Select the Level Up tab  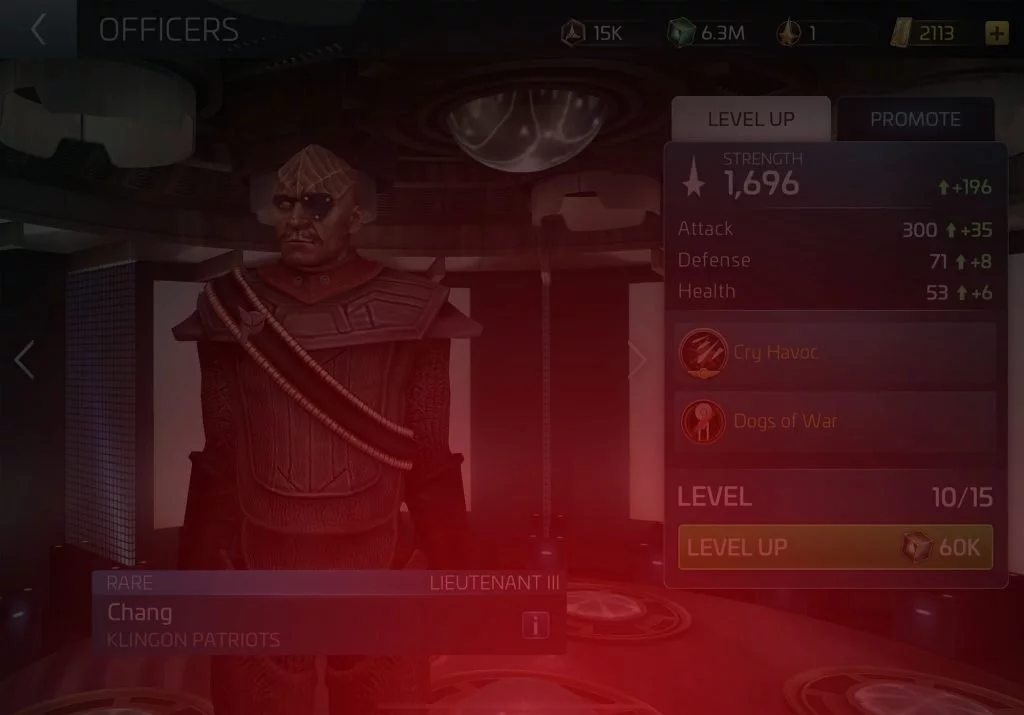pos(751,119)
